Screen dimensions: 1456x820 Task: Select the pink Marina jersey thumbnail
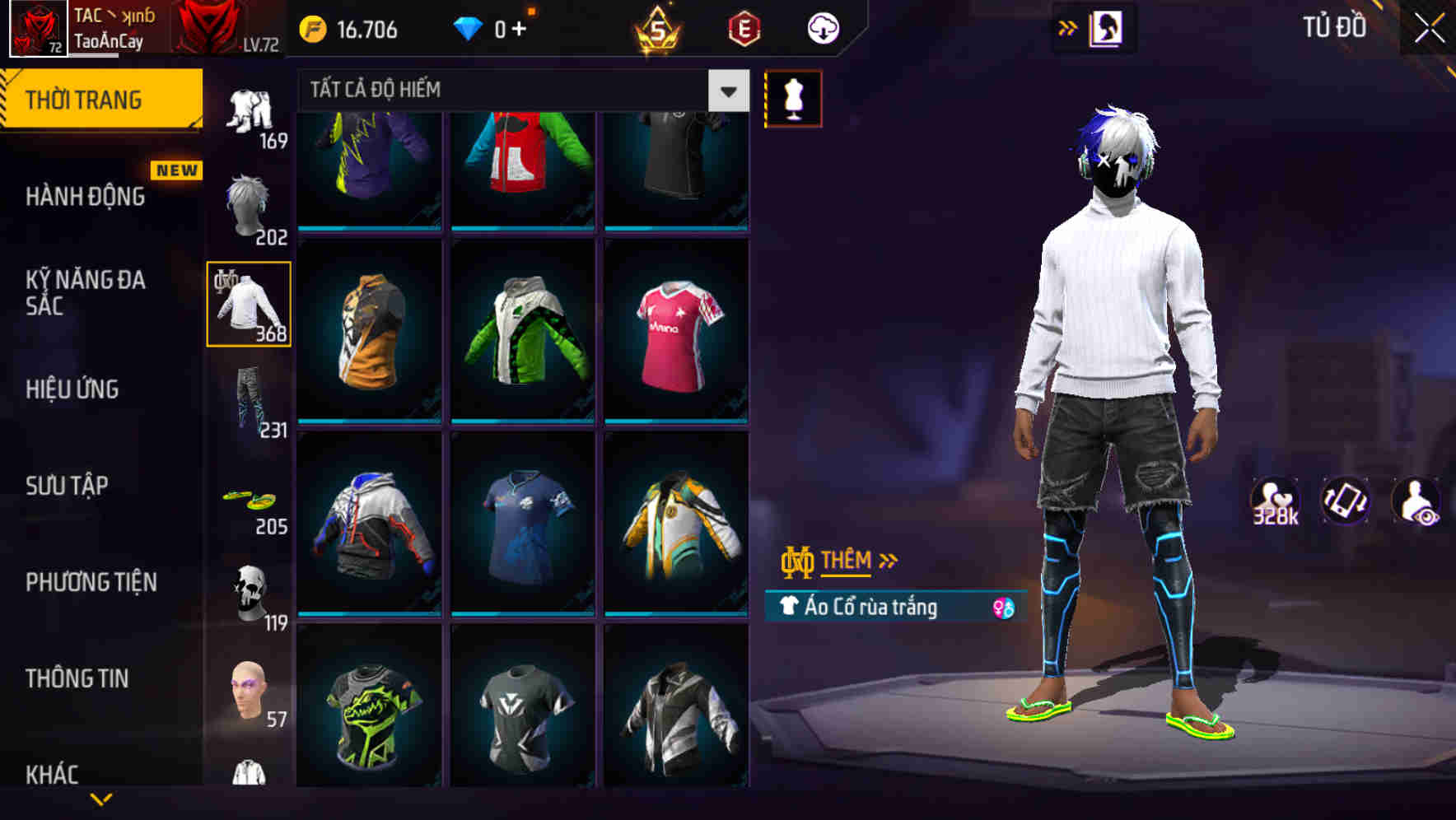677,330
